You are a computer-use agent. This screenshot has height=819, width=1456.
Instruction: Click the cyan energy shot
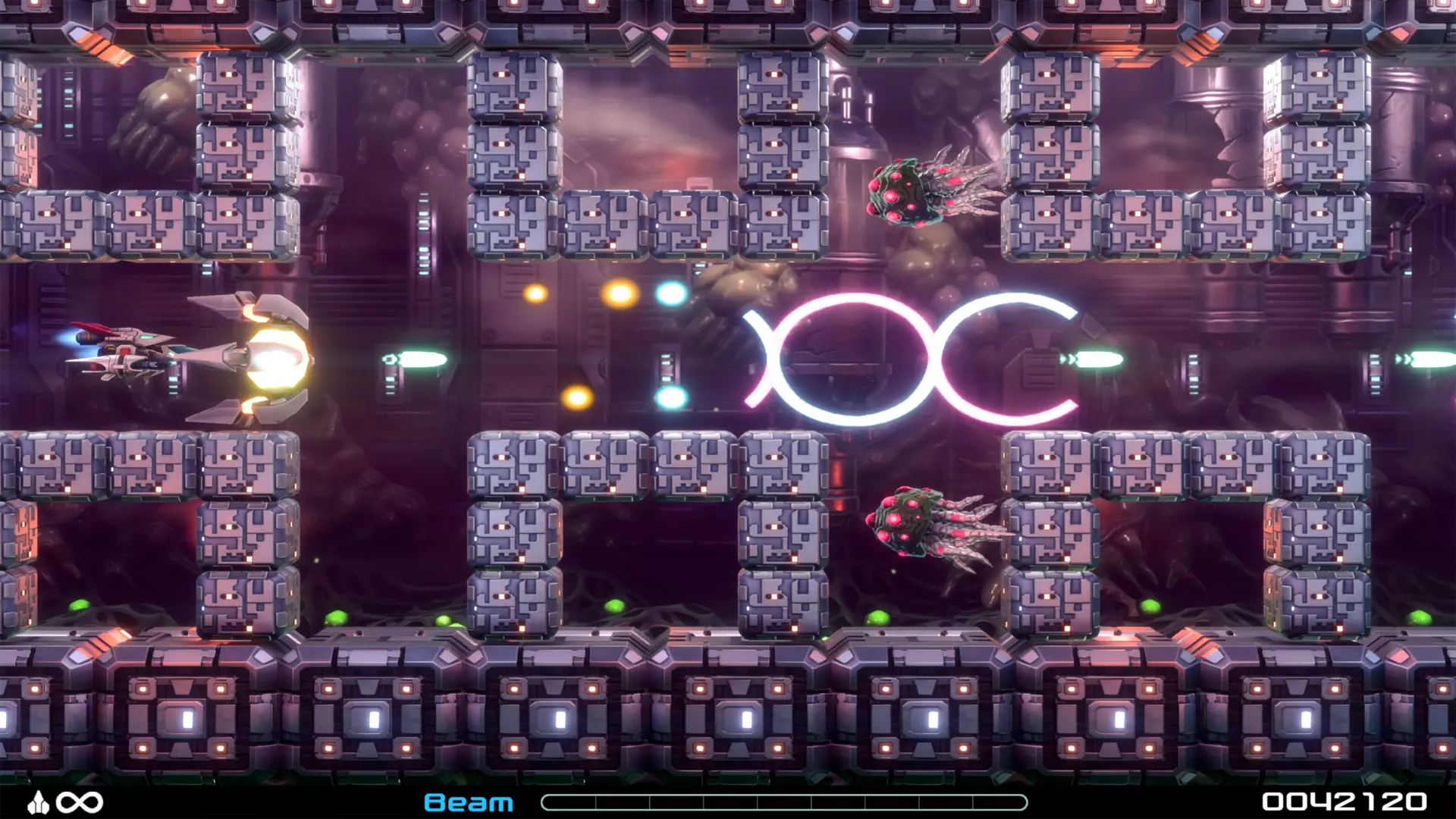tap(669, 294)
